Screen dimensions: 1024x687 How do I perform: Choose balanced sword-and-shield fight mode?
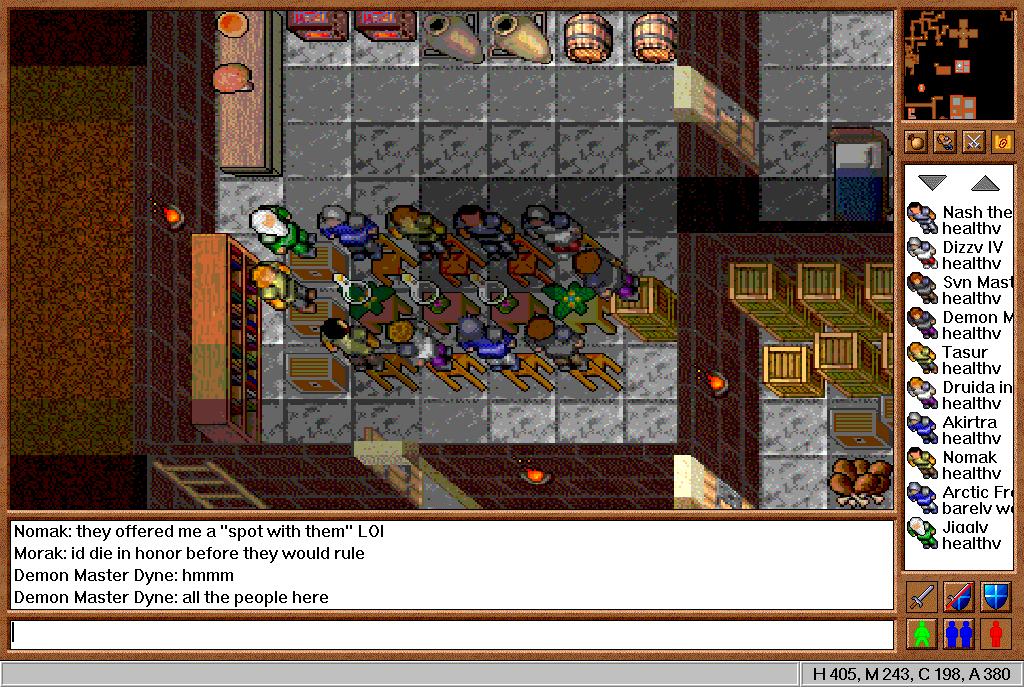click(959, 597)
